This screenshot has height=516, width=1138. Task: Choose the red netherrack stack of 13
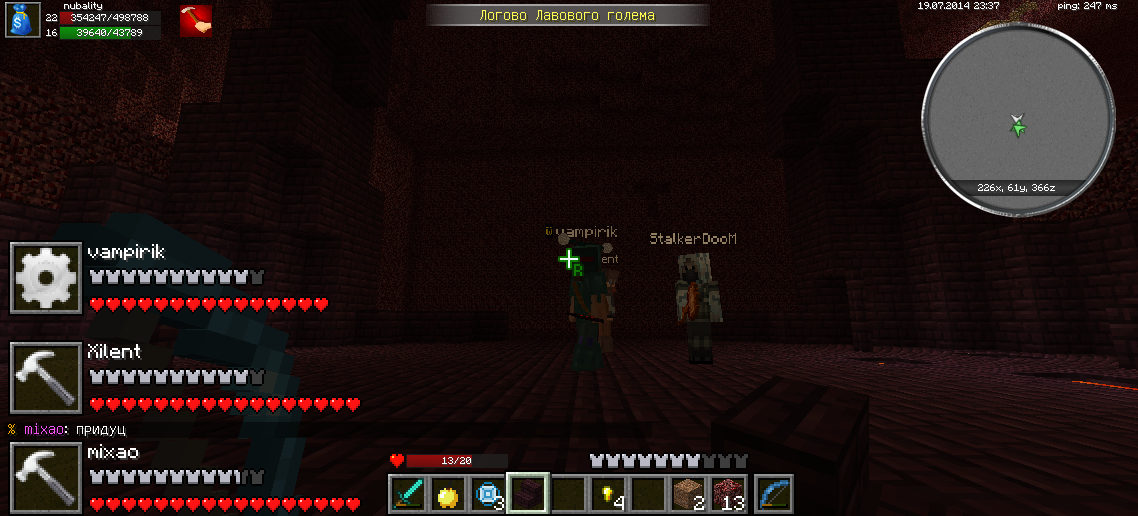point(729,495)
